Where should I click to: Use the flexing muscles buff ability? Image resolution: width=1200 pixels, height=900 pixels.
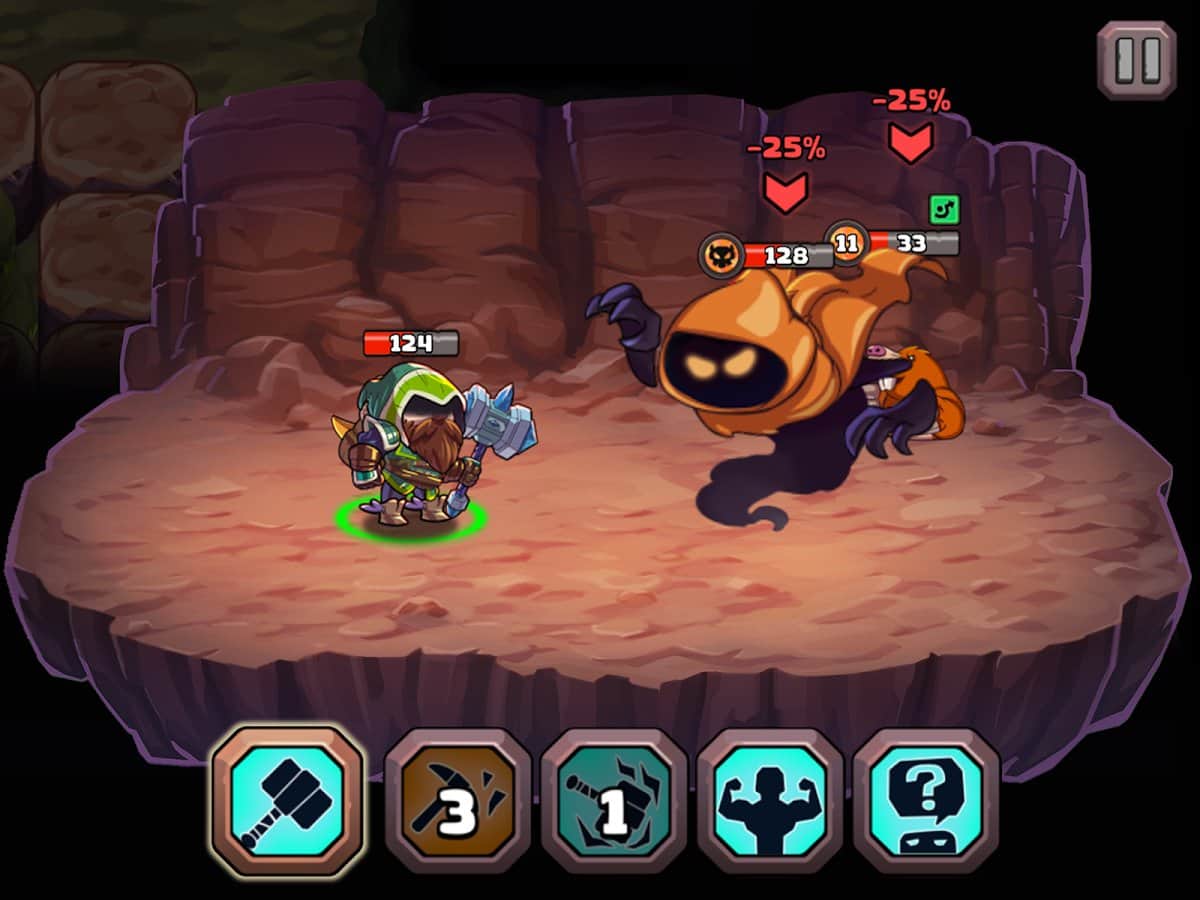[770, 800]
